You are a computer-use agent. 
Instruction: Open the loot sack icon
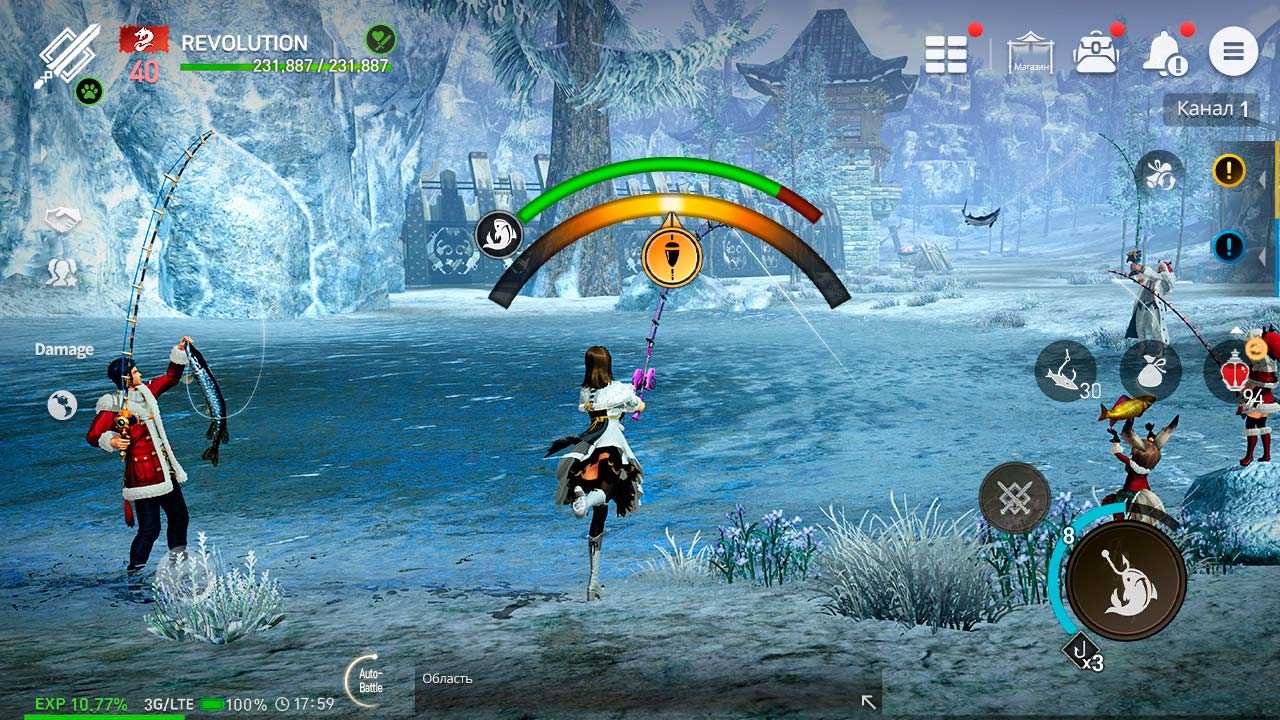pyautogui.click(x=1150, y=371)
